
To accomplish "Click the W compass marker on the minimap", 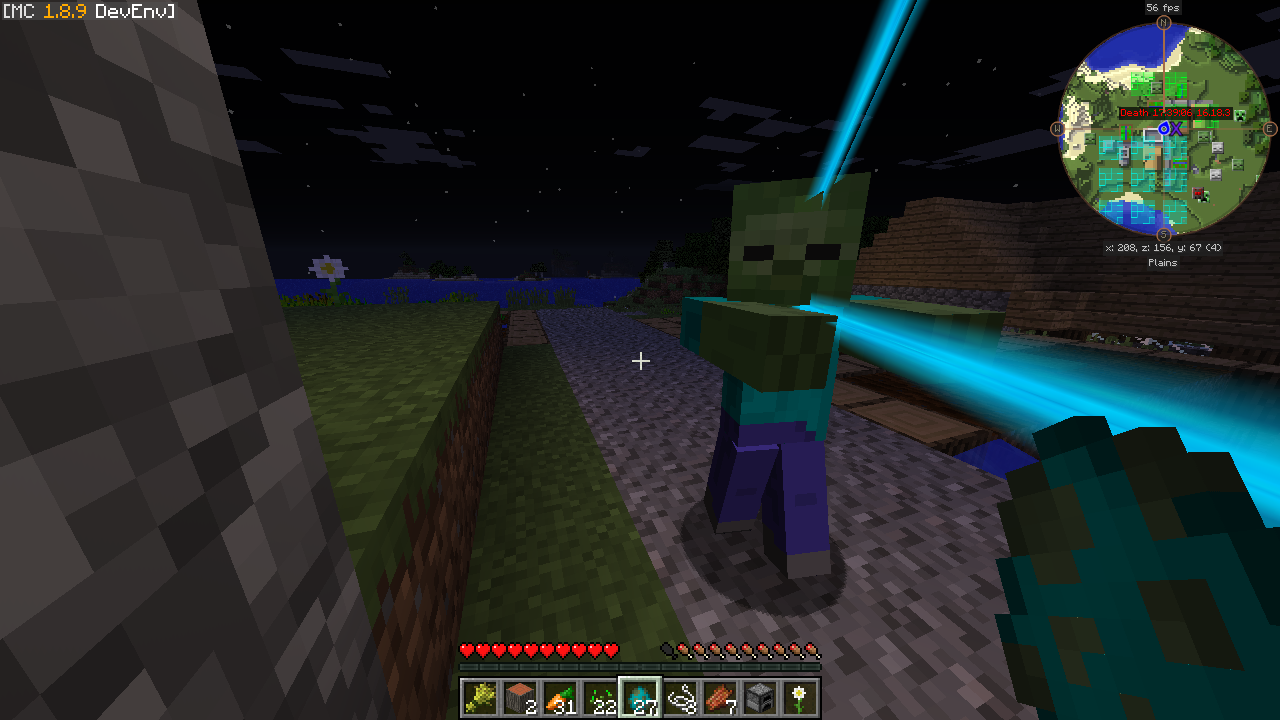I will [x=1057, y=129].
